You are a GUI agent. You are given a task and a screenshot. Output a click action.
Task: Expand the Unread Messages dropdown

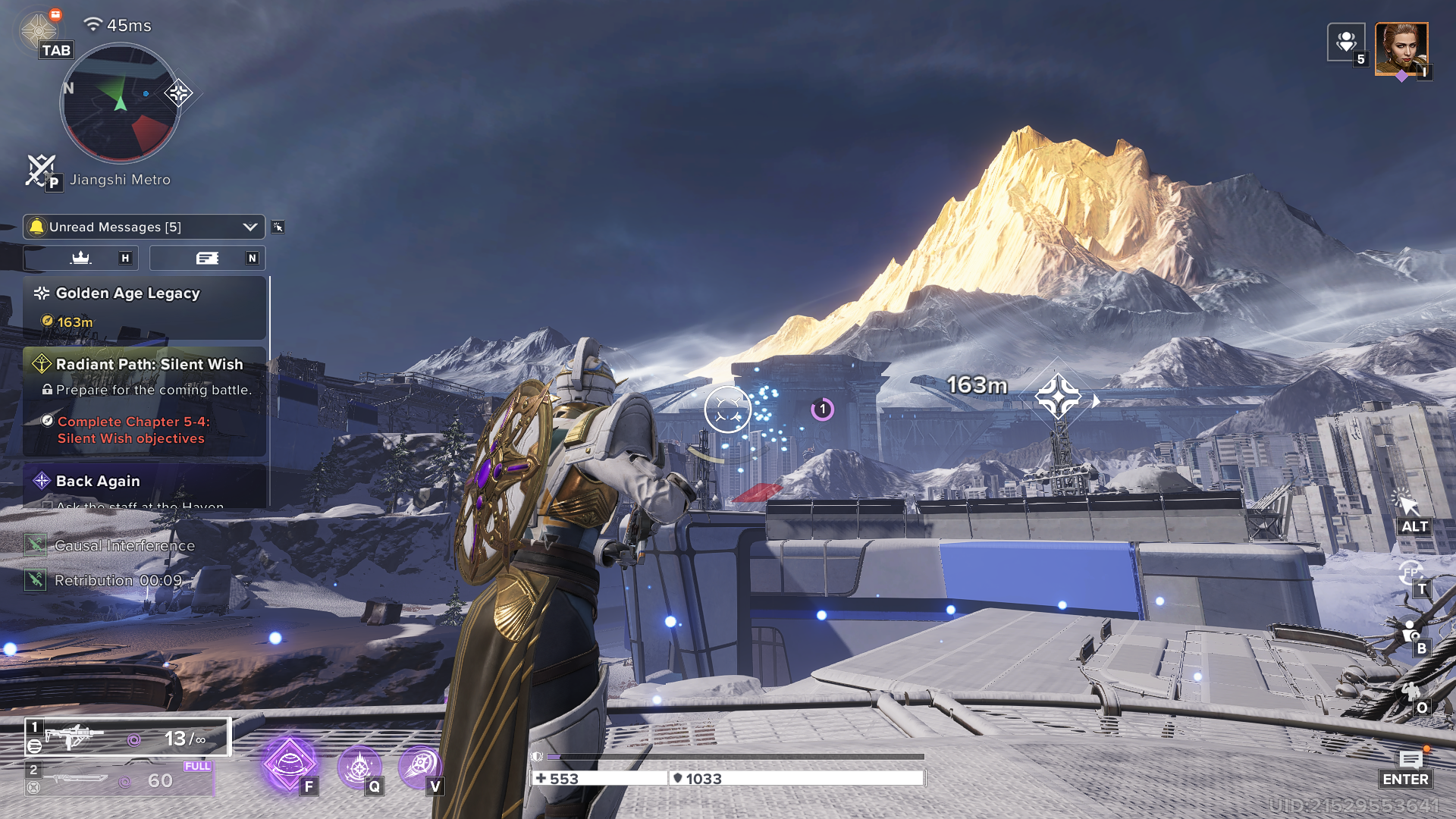249,227
